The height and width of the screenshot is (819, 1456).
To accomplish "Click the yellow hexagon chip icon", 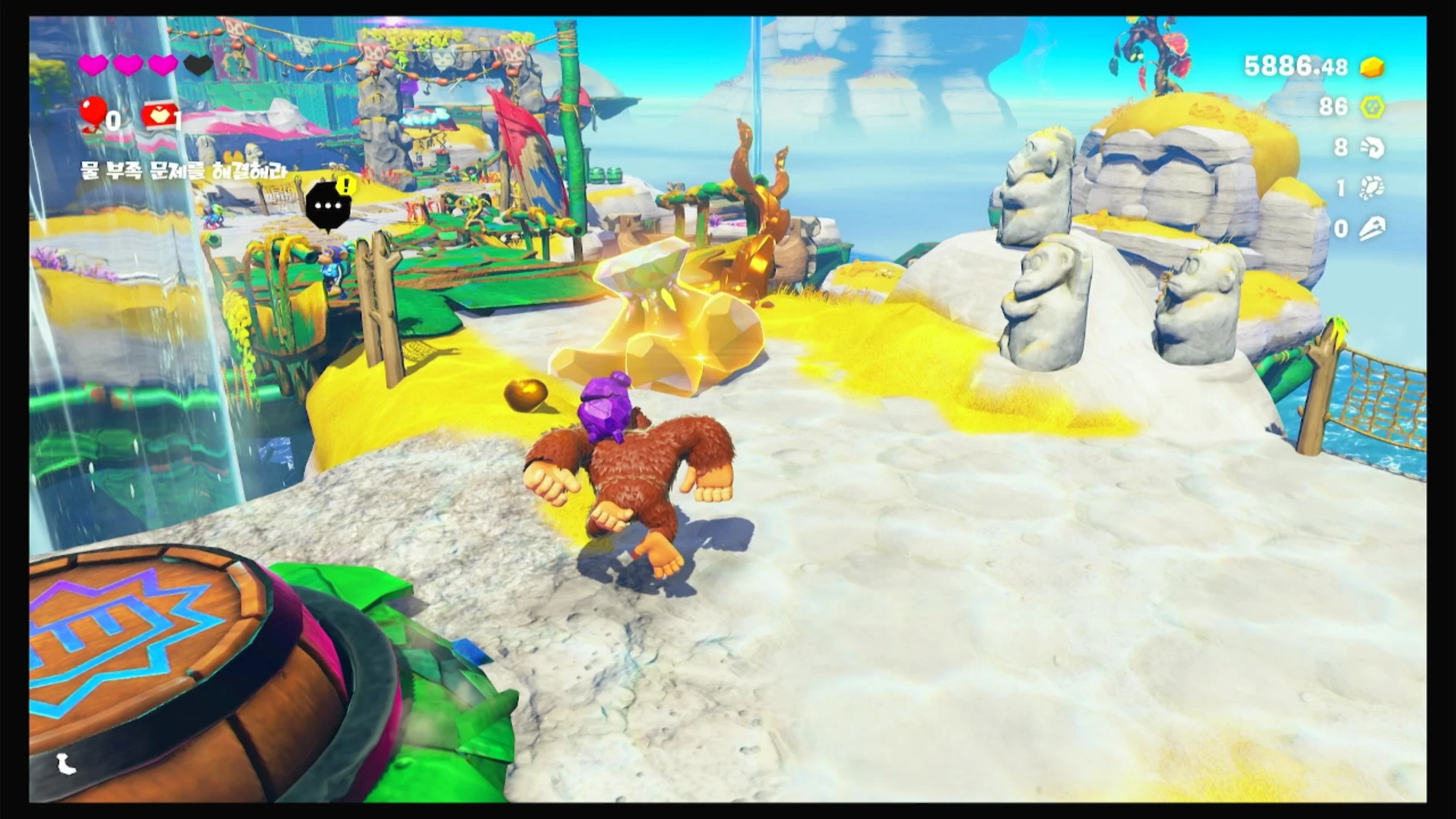I will point(1372,107).
